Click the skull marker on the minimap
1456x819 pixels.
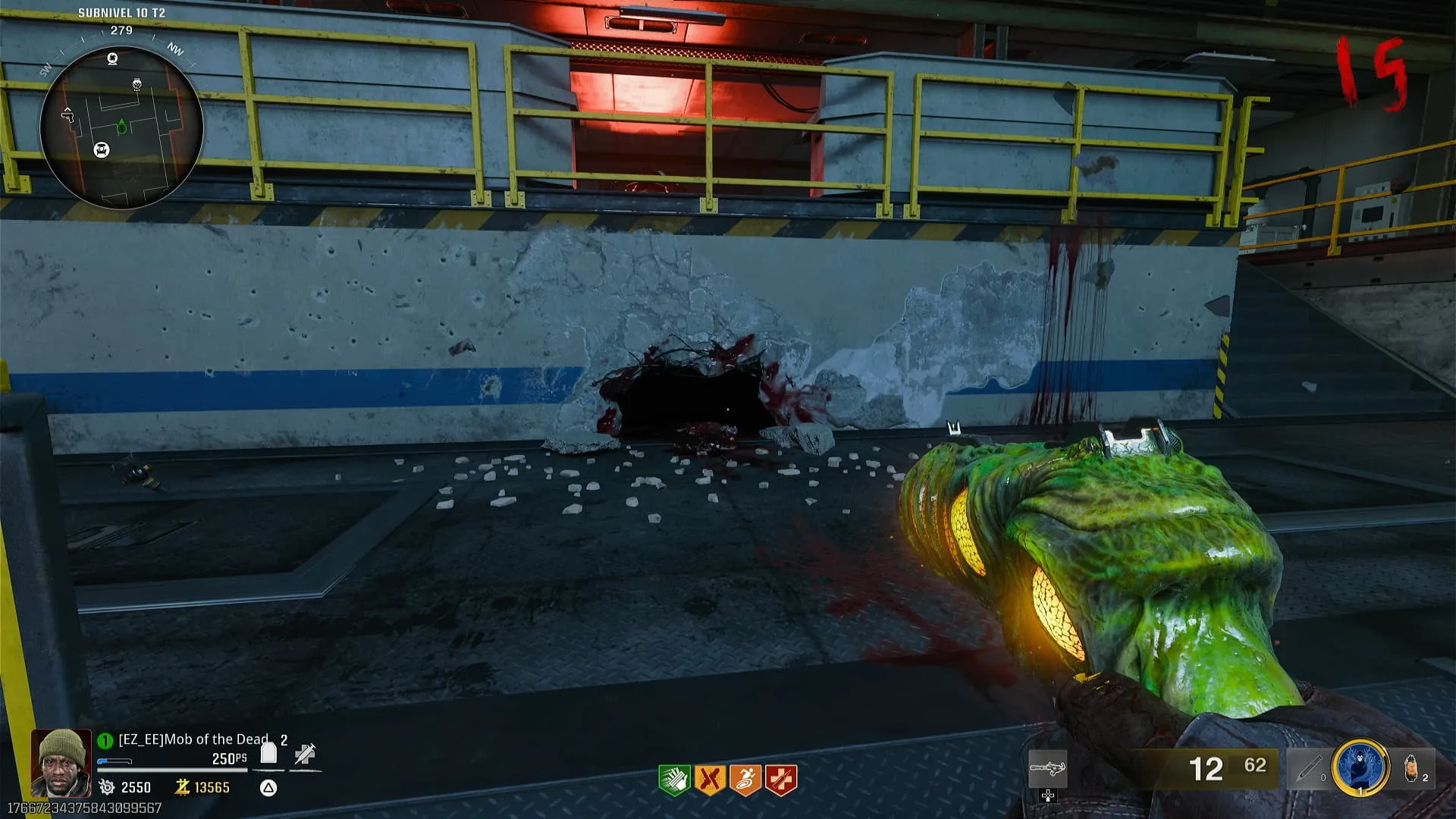(x=137, y=84)
